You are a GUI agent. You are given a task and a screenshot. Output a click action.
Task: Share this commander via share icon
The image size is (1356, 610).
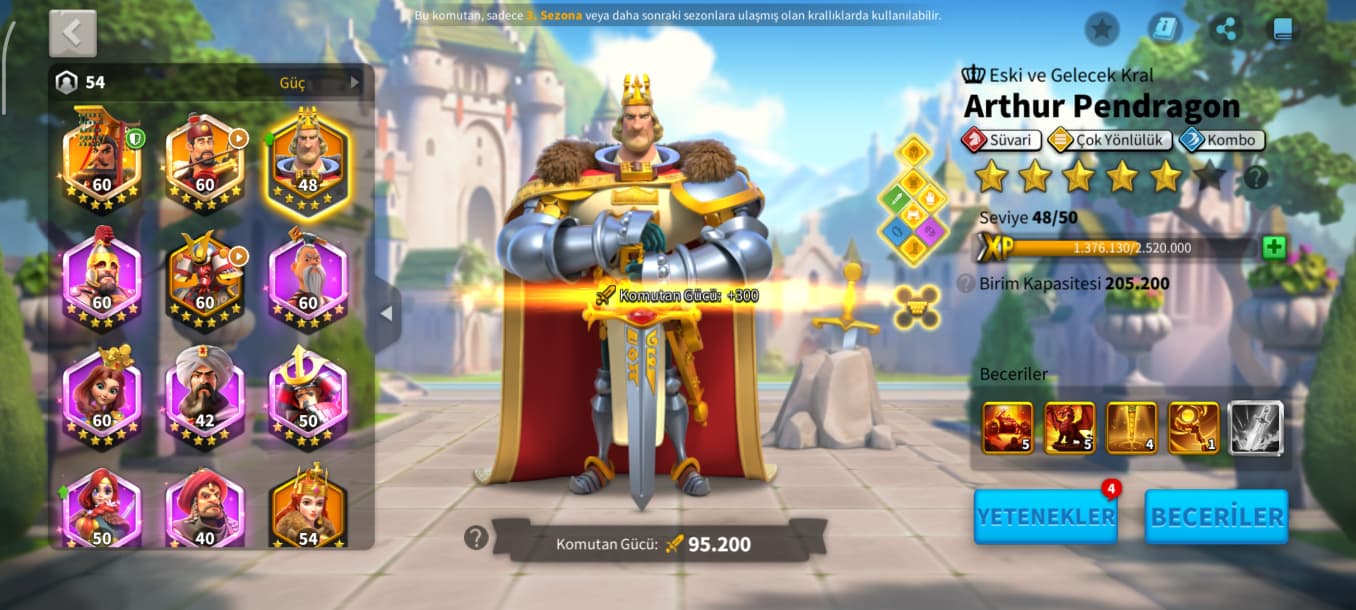1225,29
